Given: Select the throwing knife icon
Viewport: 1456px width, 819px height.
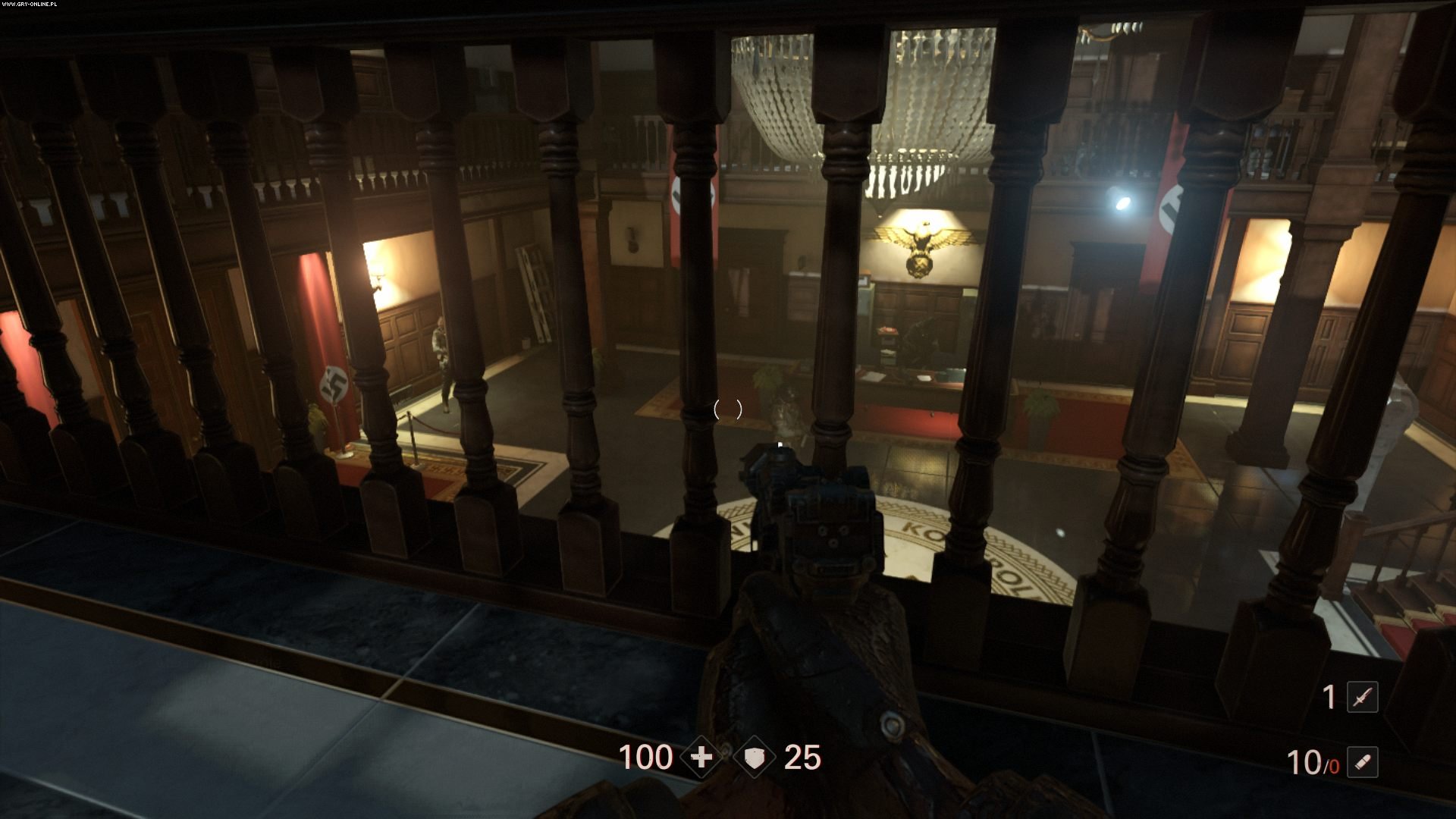Looking at the screenshot, I should point(1362,697).
